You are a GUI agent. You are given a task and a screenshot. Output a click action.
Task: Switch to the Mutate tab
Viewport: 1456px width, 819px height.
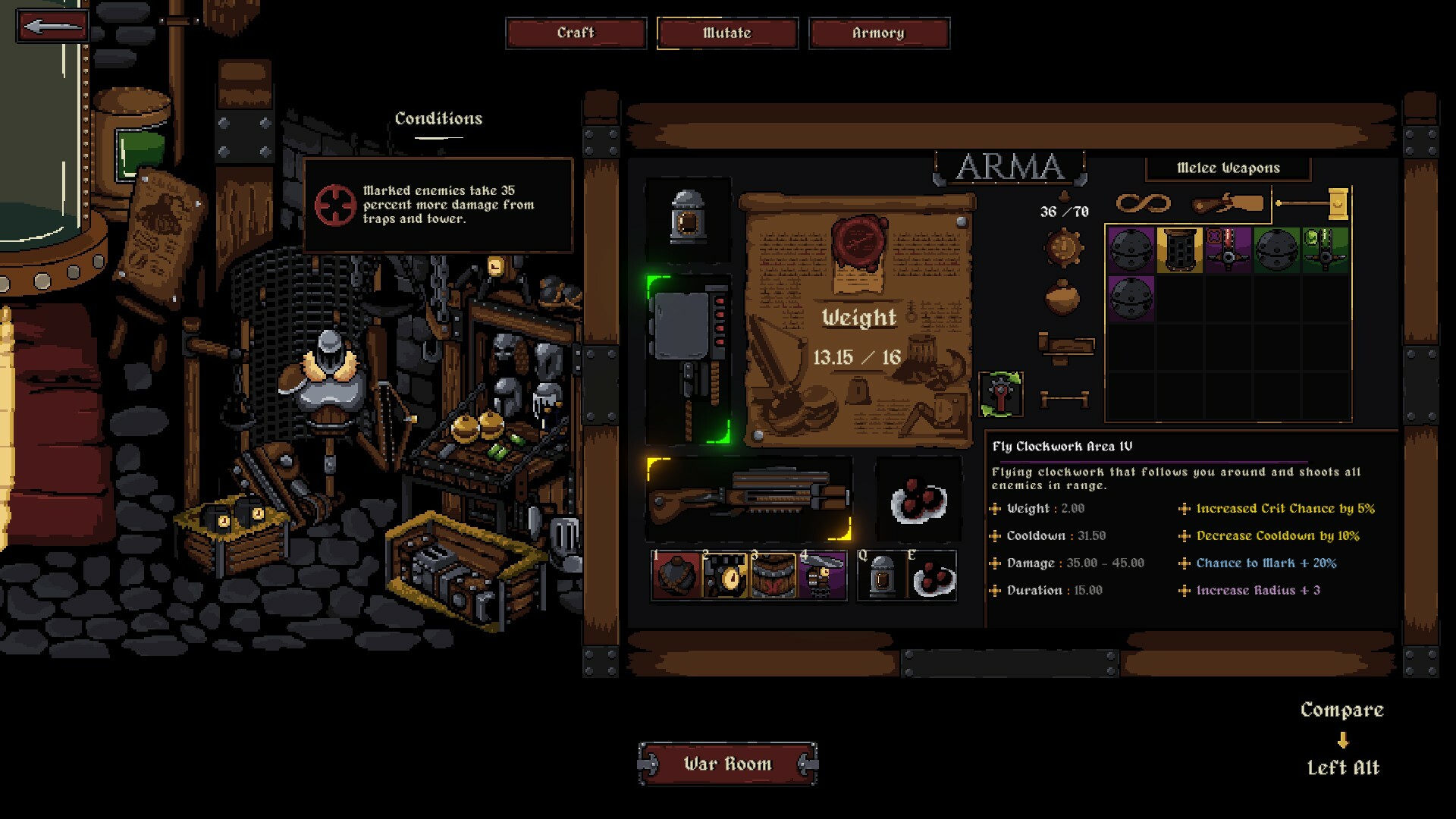coord(727,33)
